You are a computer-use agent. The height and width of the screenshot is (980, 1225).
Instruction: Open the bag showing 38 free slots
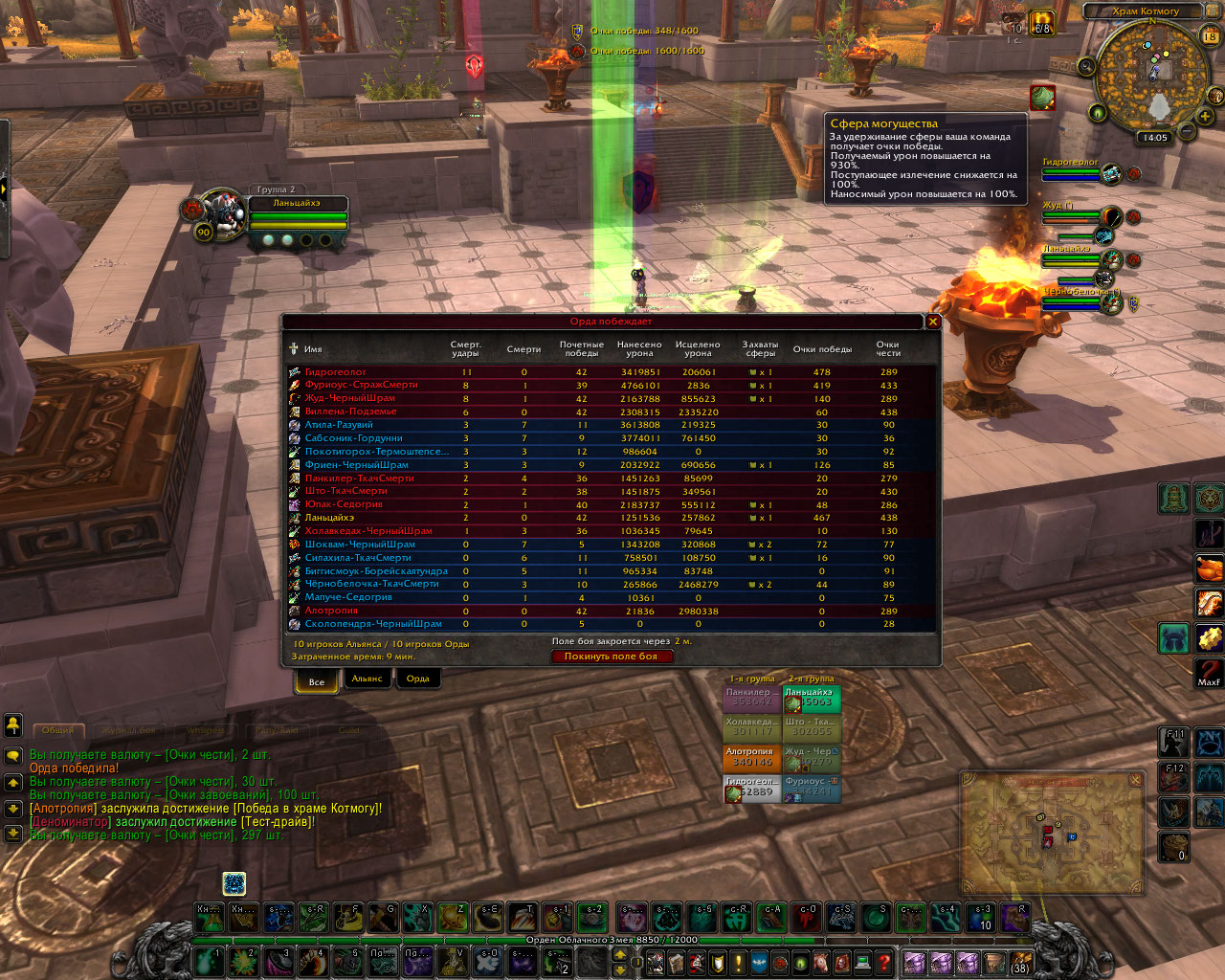1020,962
